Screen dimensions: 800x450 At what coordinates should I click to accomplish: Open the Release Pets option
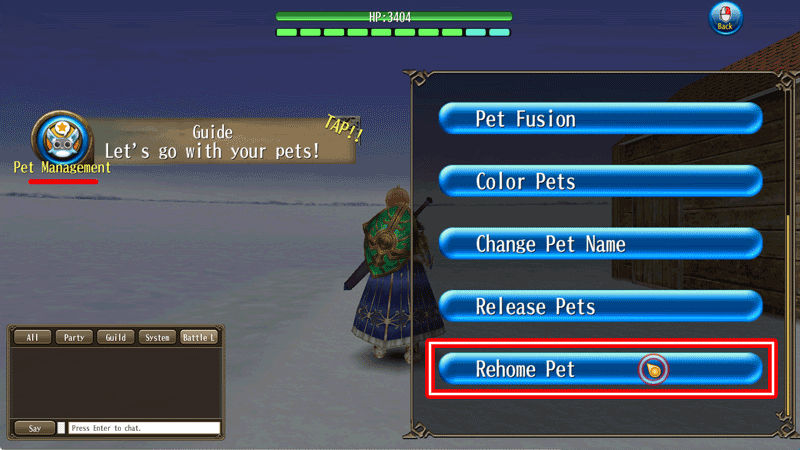(x=600, y=306)
